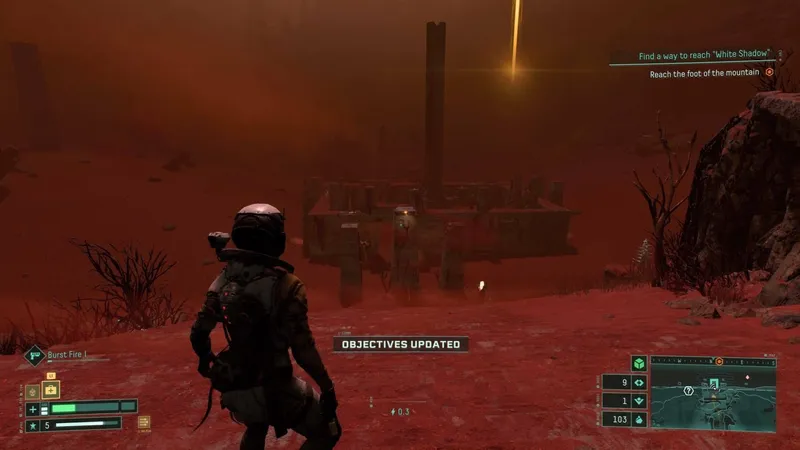This screenshot has height=450, width=800.
Task: Open the minimap
Action: 713,397
